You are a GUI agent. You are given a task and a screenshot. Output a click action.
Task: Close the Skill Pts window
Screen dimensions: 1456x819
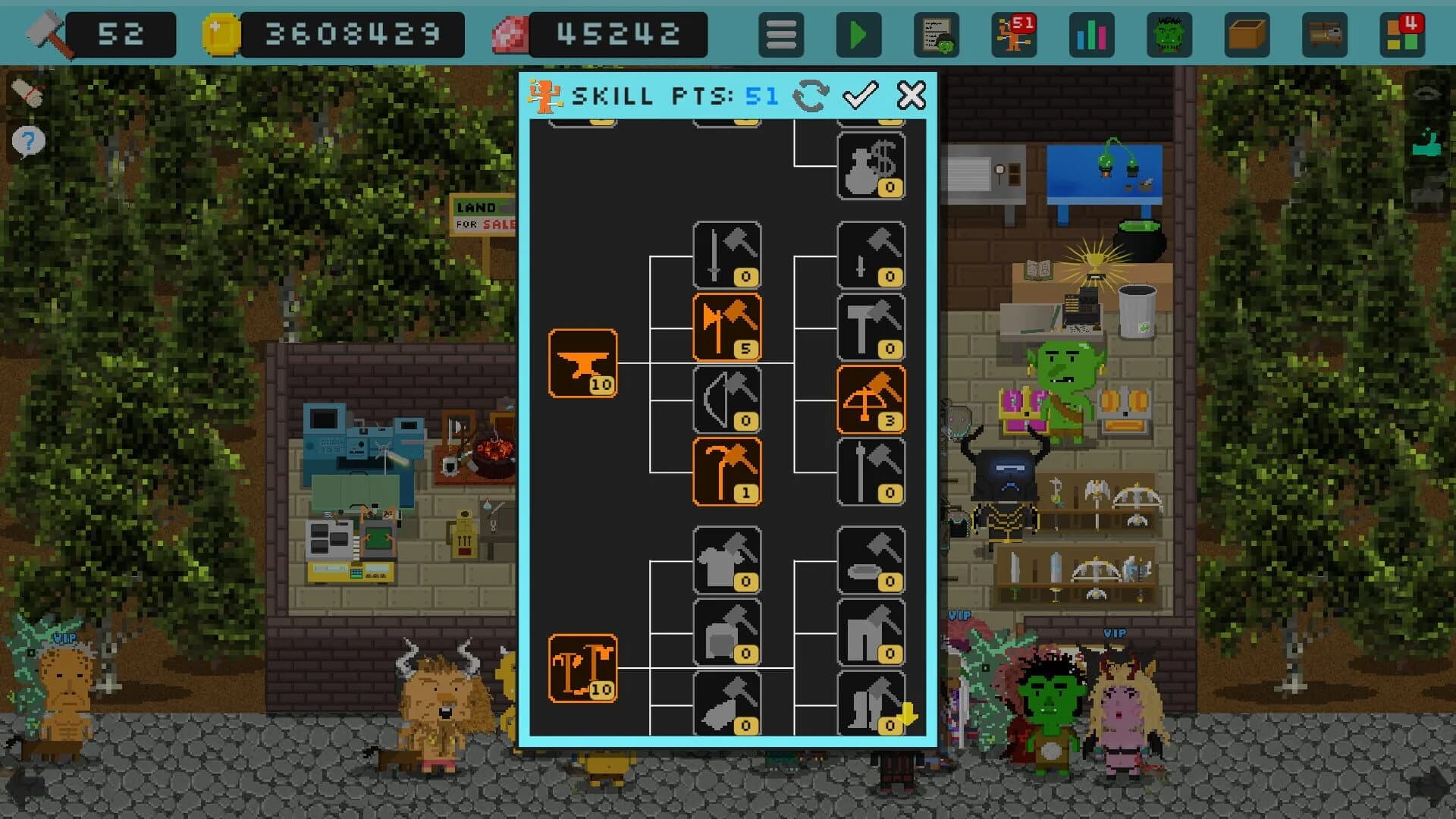pos(910,96)
